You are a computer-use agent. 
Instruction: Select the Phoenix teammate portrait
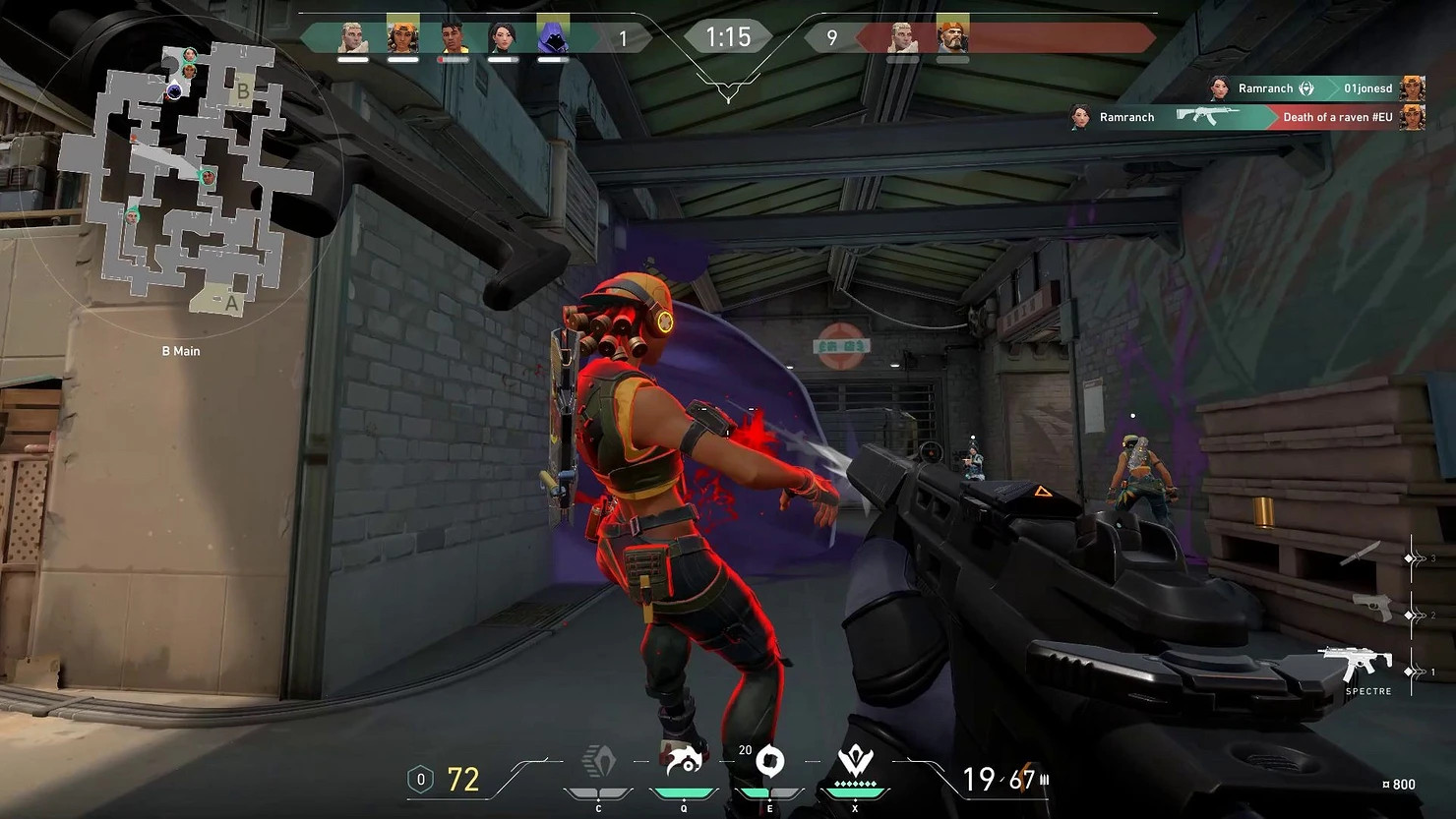(x=453, y=37)
